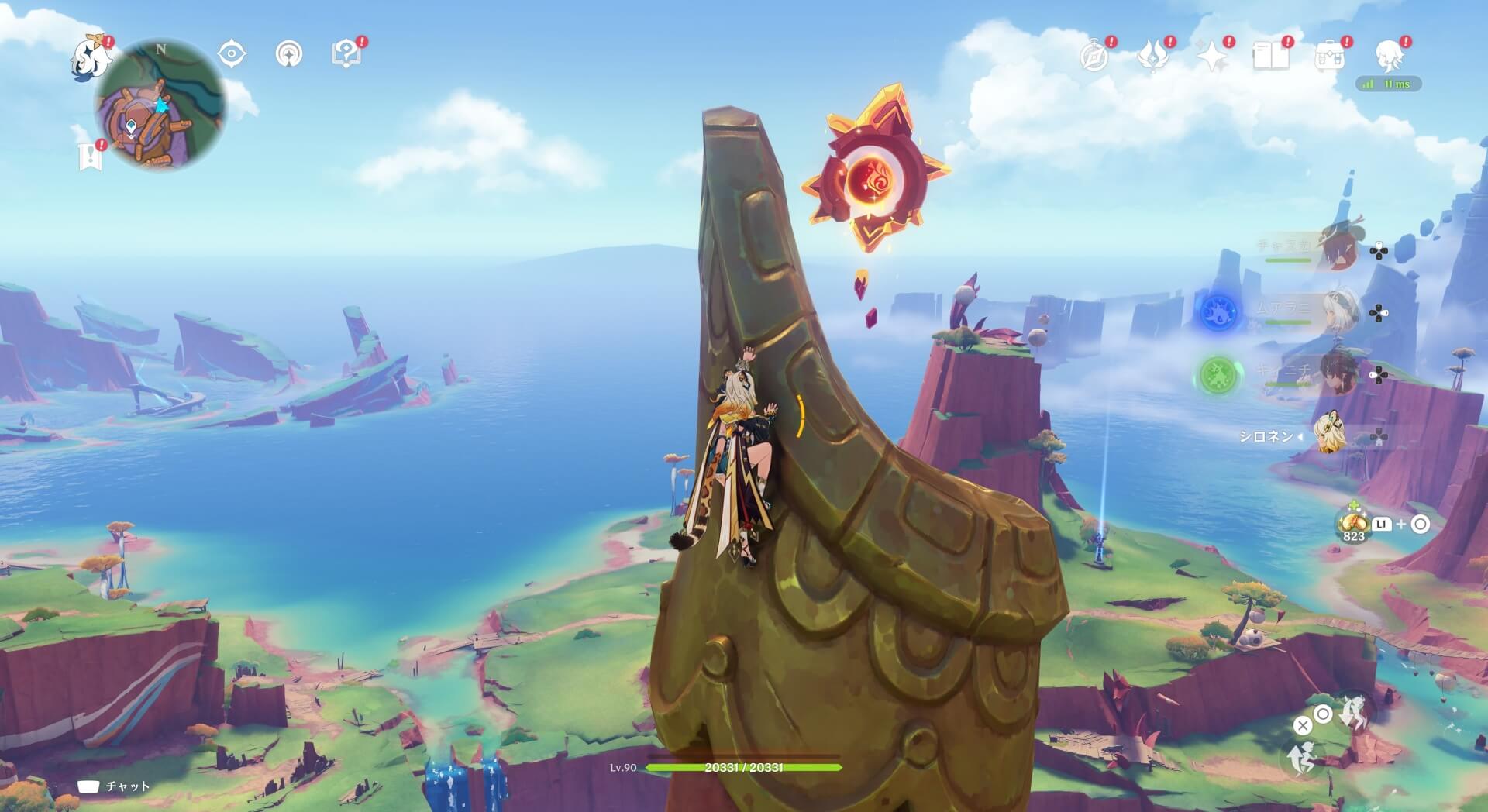
Task: Open the question mark book tutorial icon
Action: click(x=346, y=54)
